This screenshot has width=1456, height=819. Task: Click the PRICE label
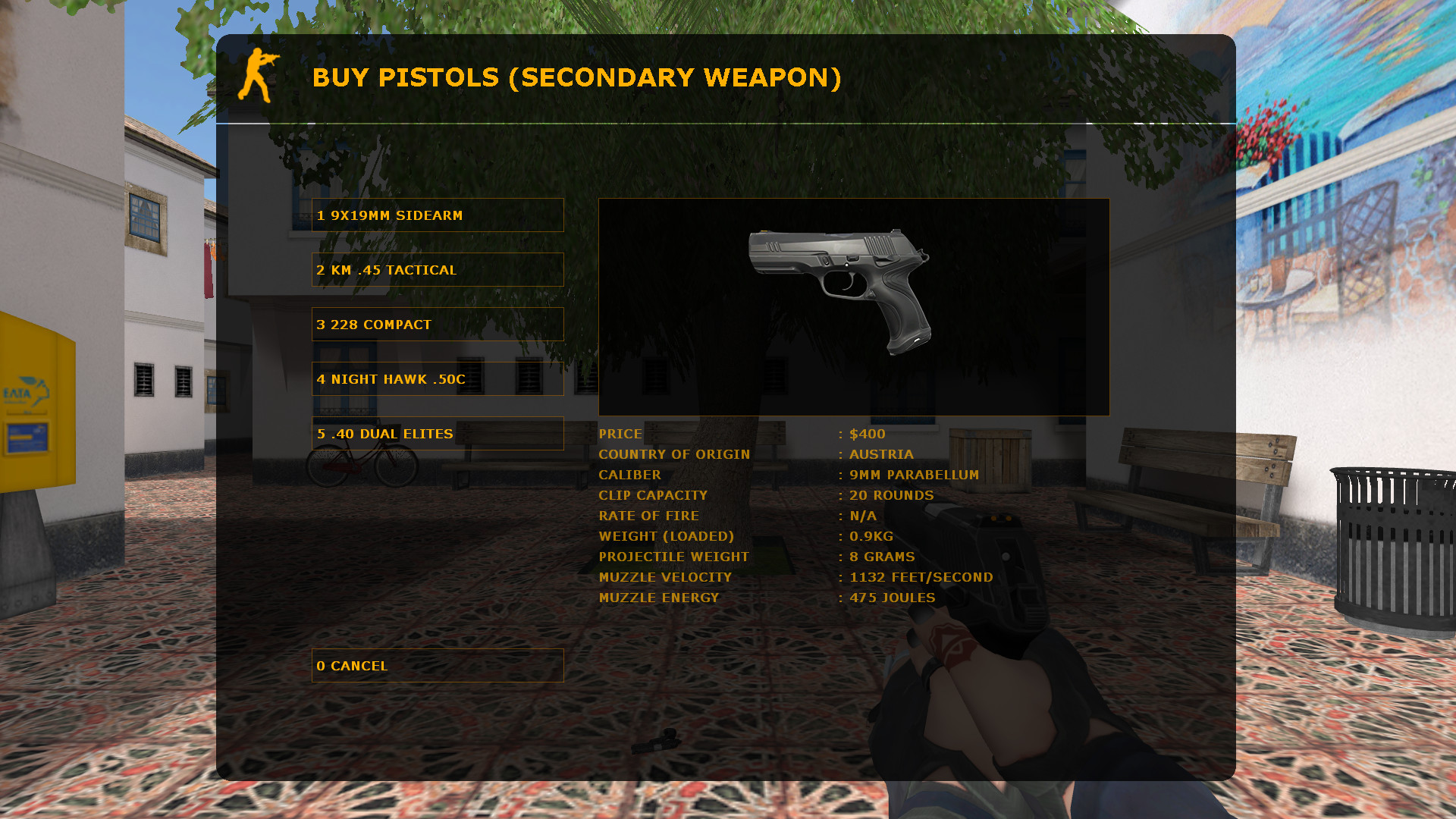click(x=620, y=434)
